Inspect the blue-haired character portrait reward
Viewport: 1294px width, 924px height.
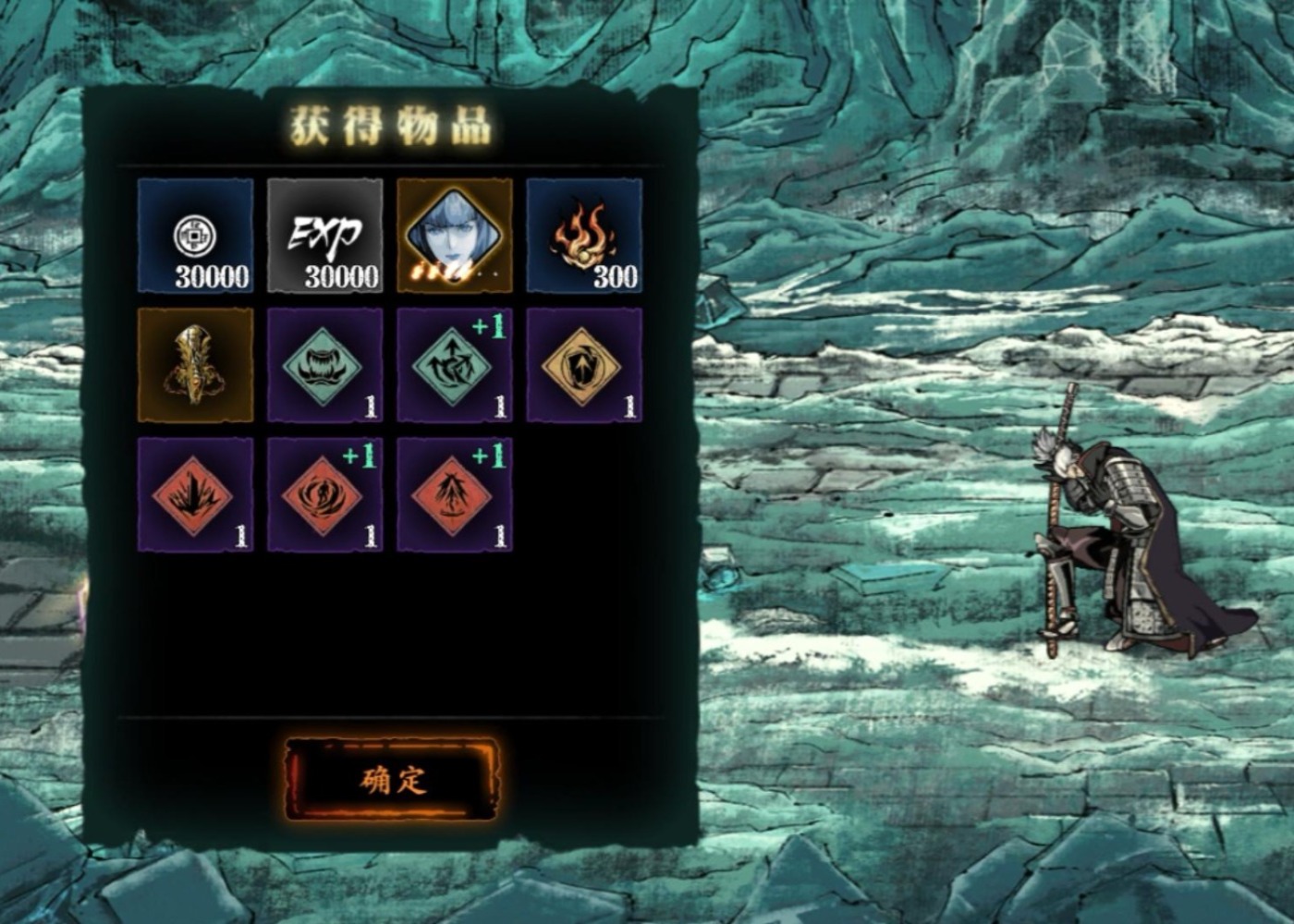pos(454,236)
